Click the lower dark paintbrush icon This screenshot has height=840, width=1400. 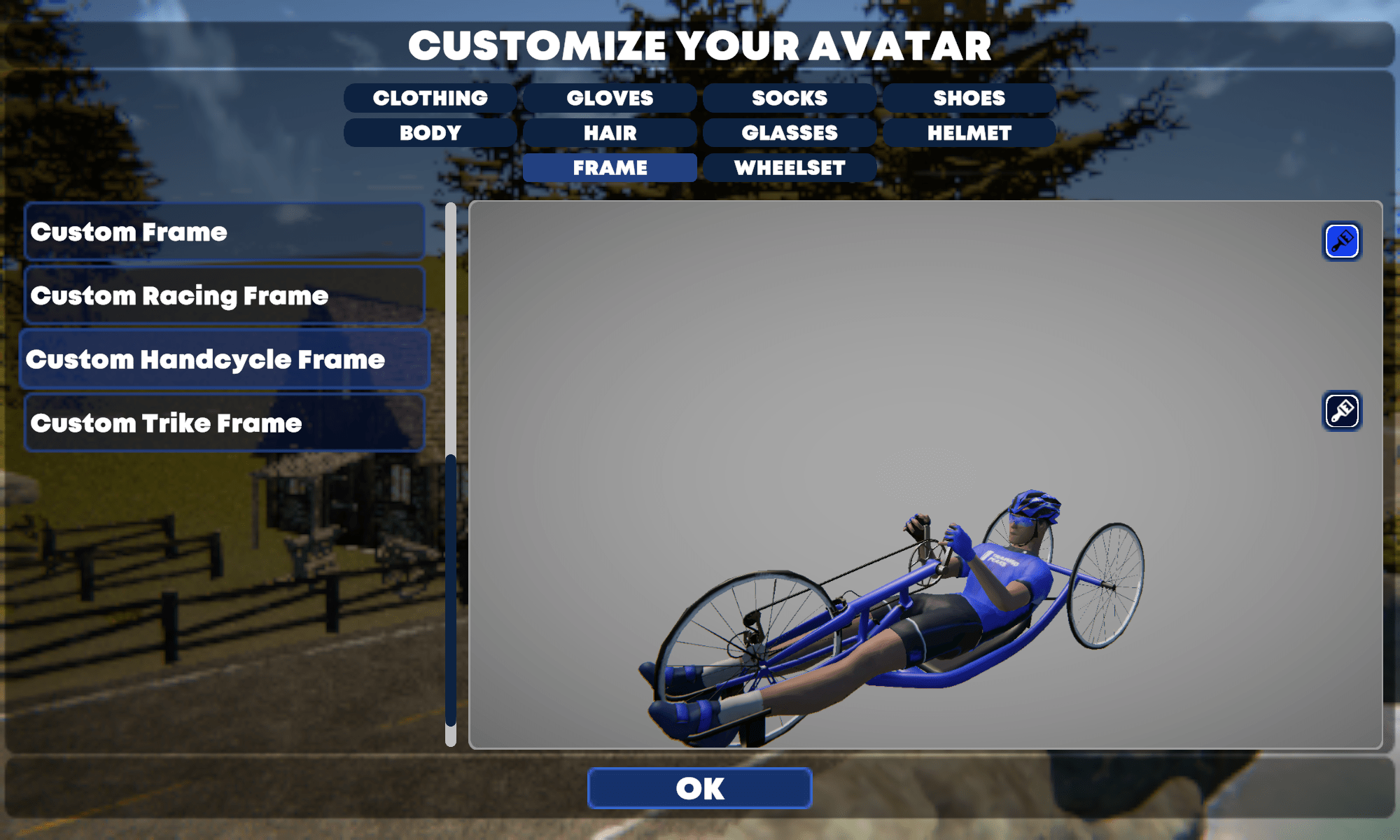click(x=1341, y=411)
